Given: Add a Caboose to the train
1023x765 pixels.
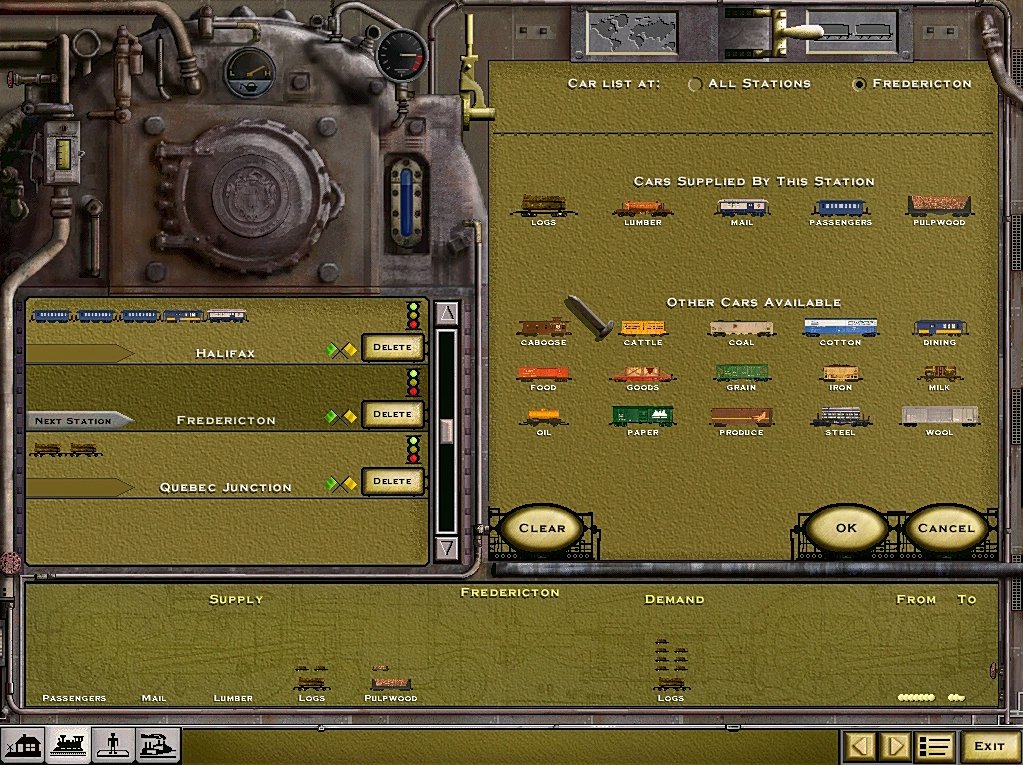Looking at the screenshot, I should (x=543, y=328).
